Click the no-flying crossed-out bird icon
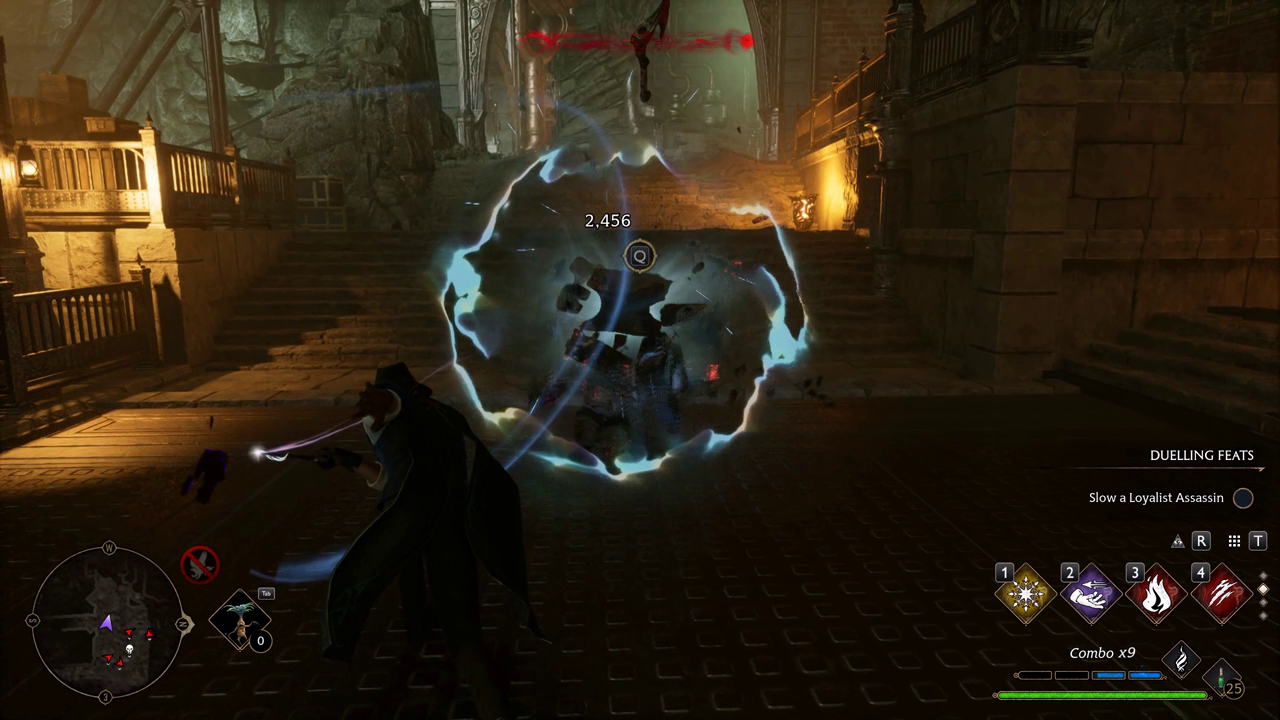 click(200, 564)
